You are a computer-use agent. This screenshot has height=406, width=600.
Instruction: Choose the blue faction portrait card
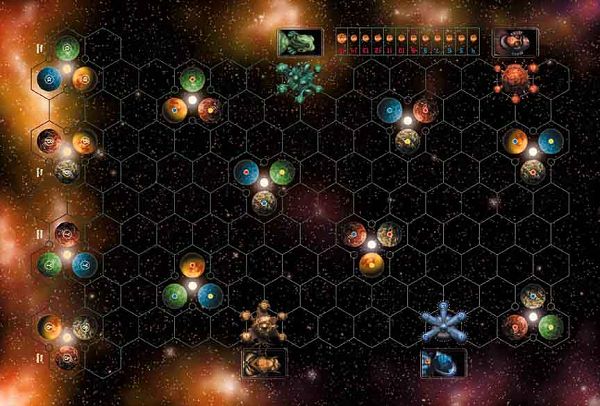click(440, 362)
